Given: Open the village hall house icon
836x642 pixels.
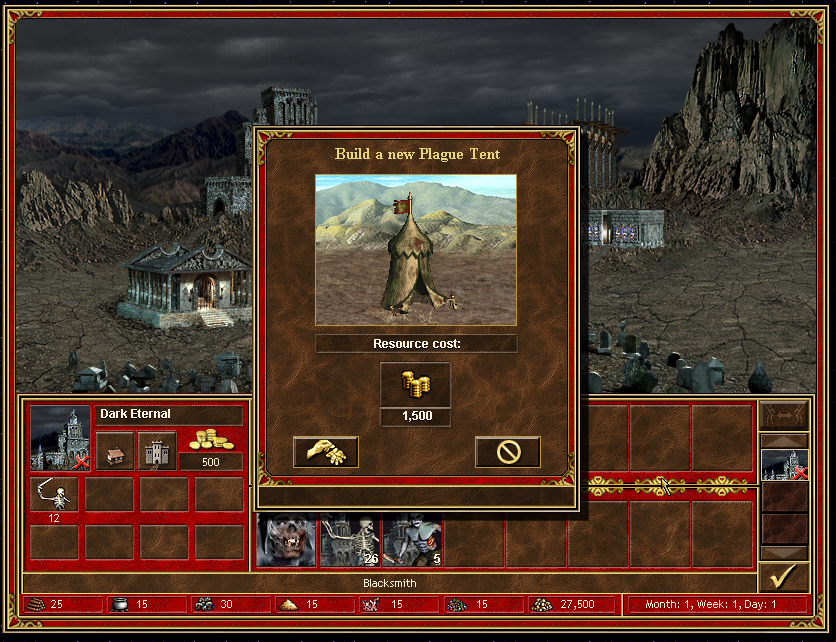Looking at the screenshot, I should 115,451.
